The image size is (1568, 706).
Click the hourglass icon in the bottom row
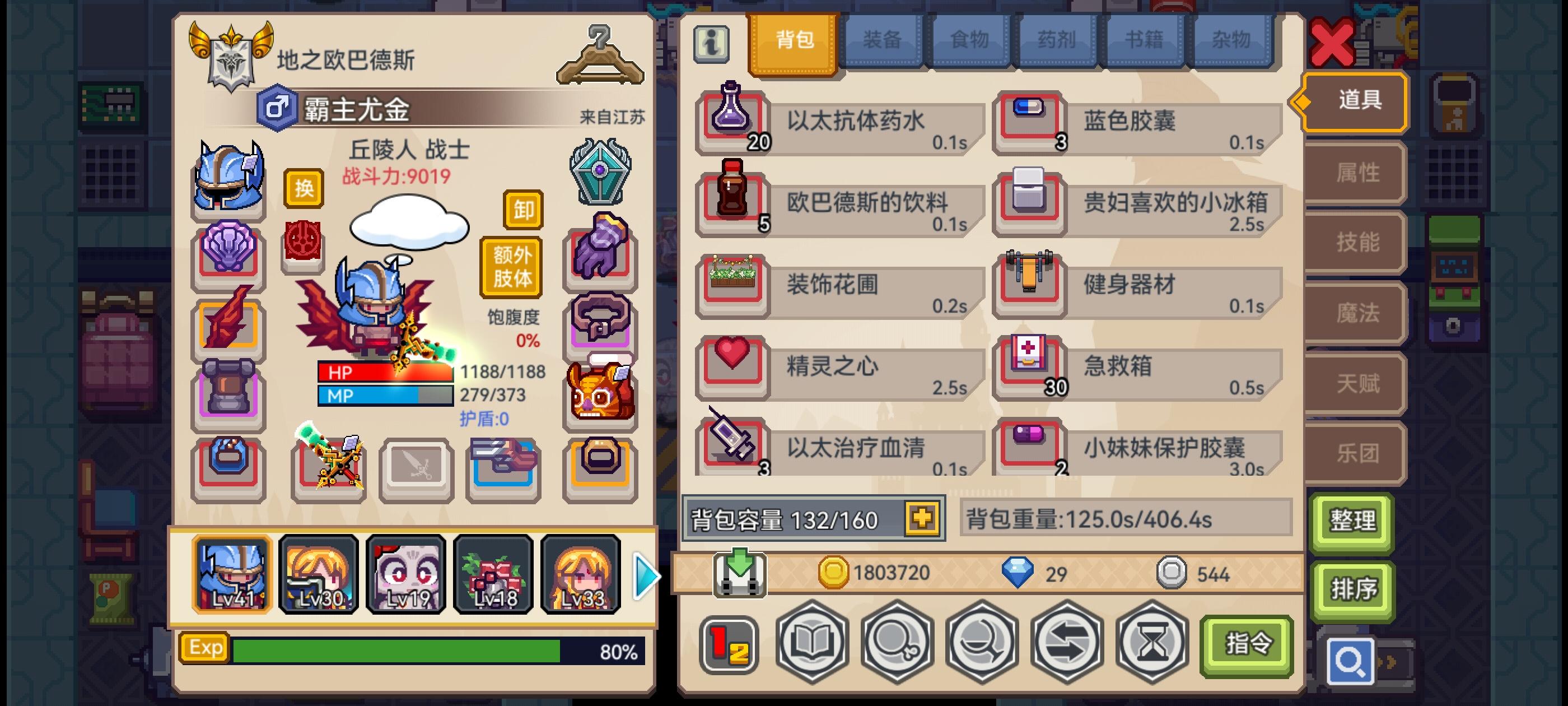coord(1152,644)
